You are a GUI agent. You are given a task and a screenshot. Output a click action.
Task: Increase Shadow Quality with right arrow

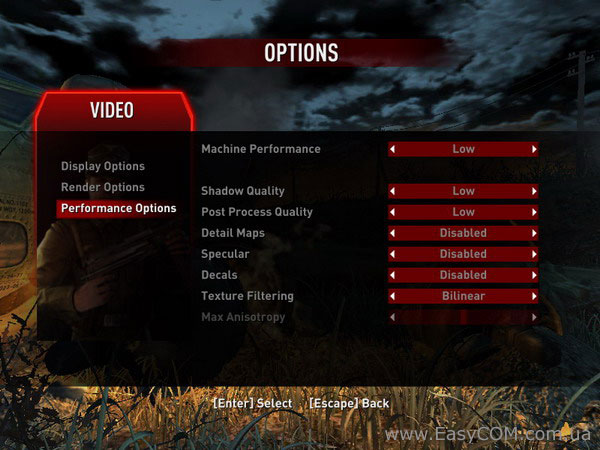point(534,191)
